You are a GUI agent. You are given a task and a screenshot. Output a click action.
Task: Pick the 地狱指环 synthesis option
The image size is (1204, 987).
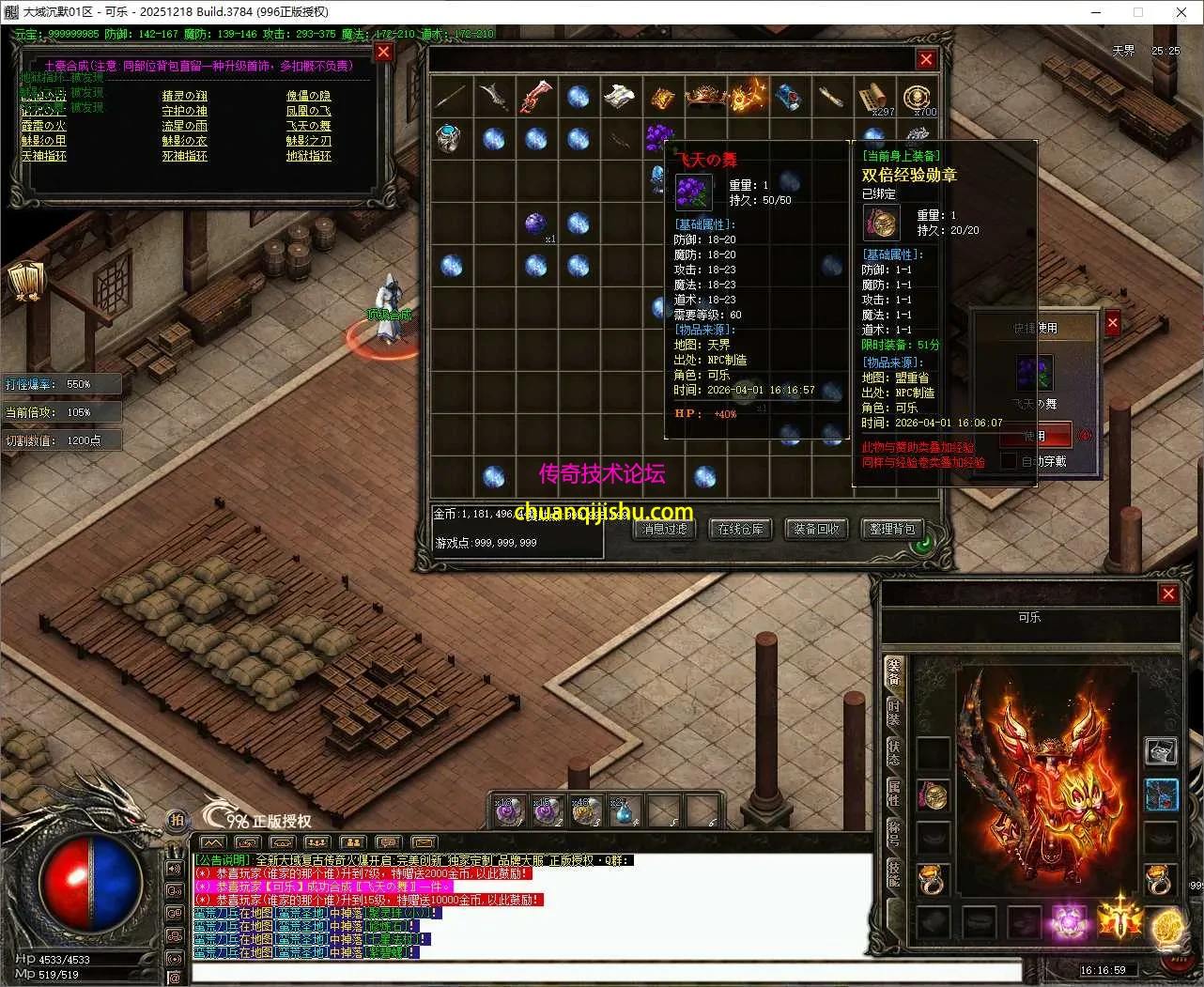coord(308,156)
